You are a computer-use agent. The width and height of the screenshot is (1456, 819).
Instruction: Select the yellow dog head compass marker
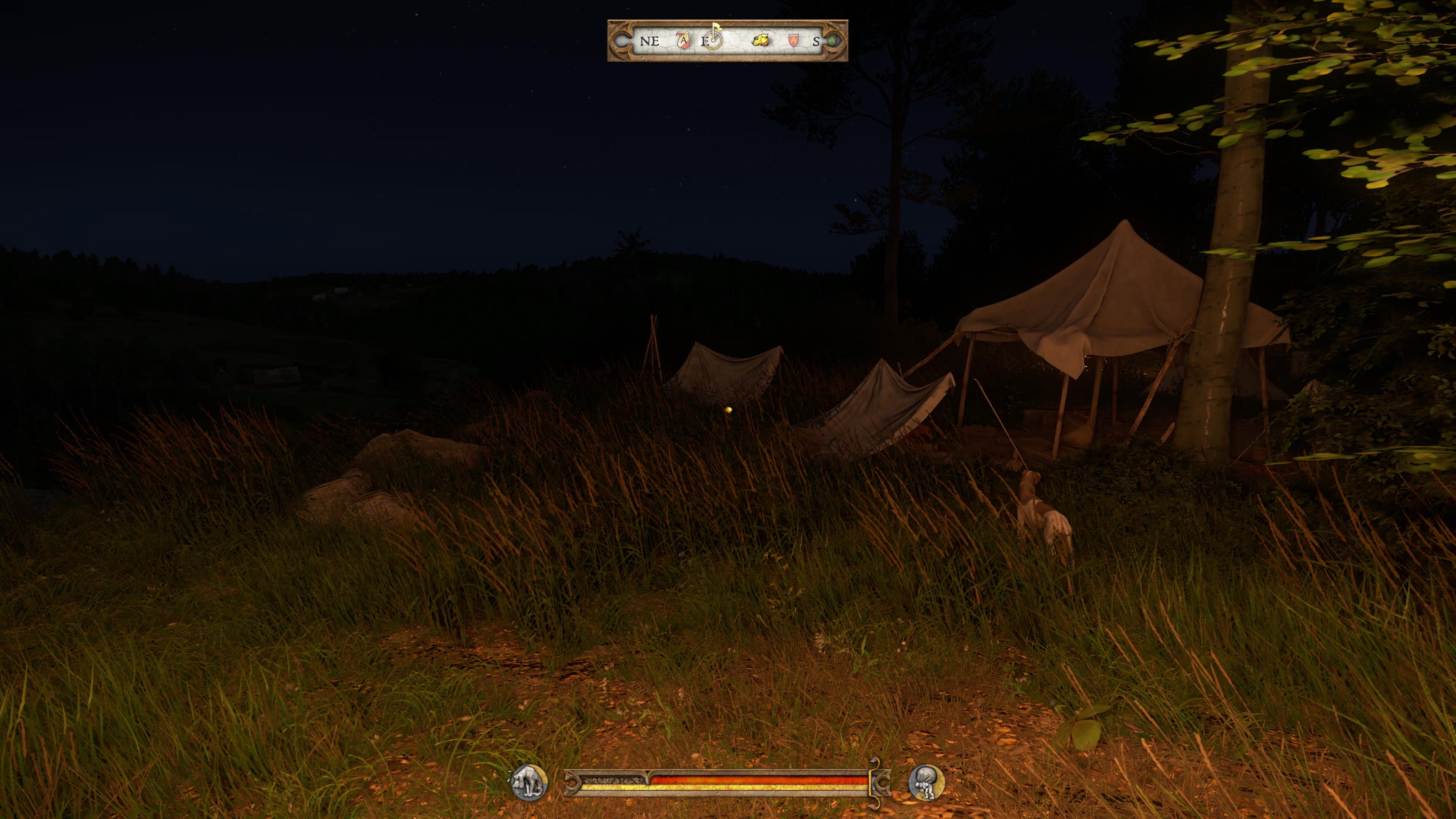760,41
